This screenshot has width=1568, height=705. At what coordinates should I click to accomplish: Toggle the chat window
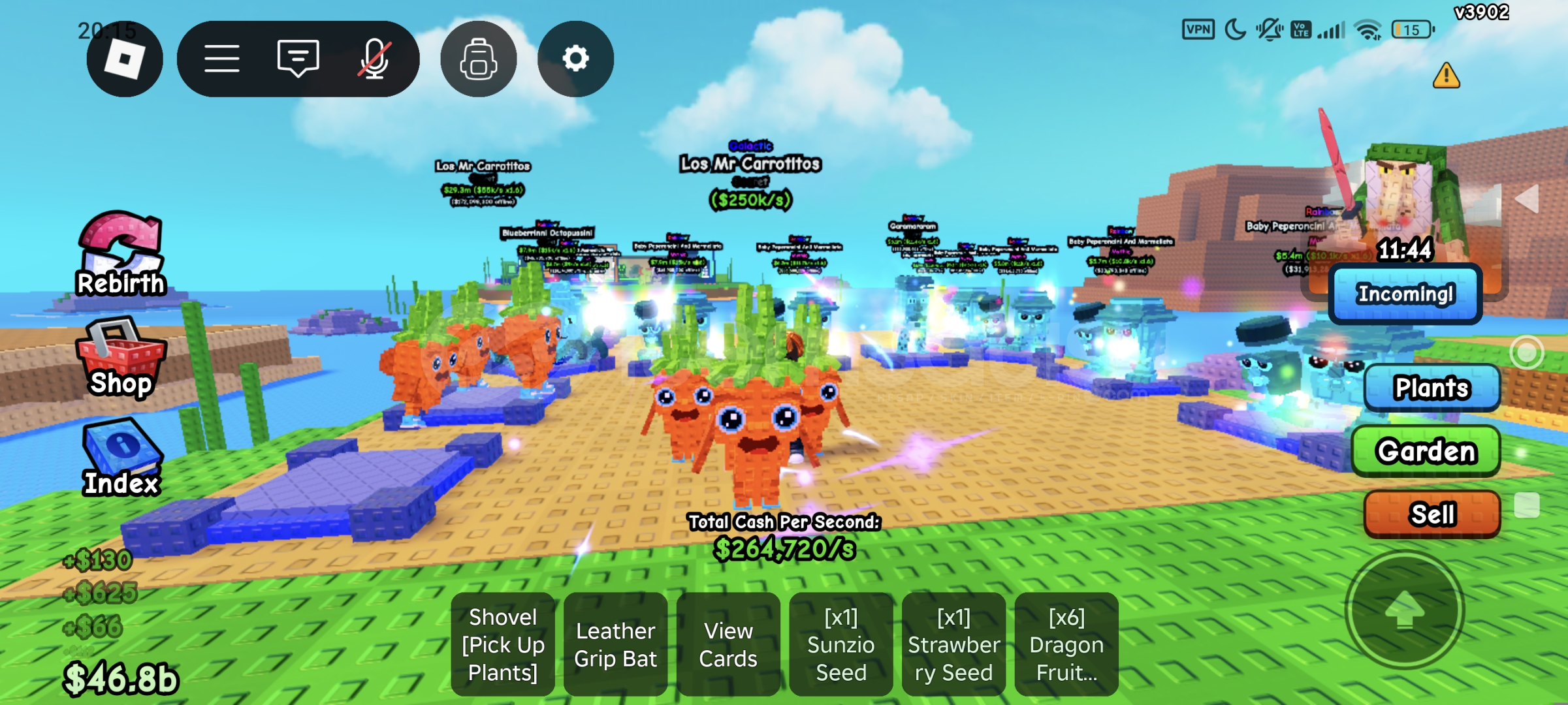(x=297, y=58)
